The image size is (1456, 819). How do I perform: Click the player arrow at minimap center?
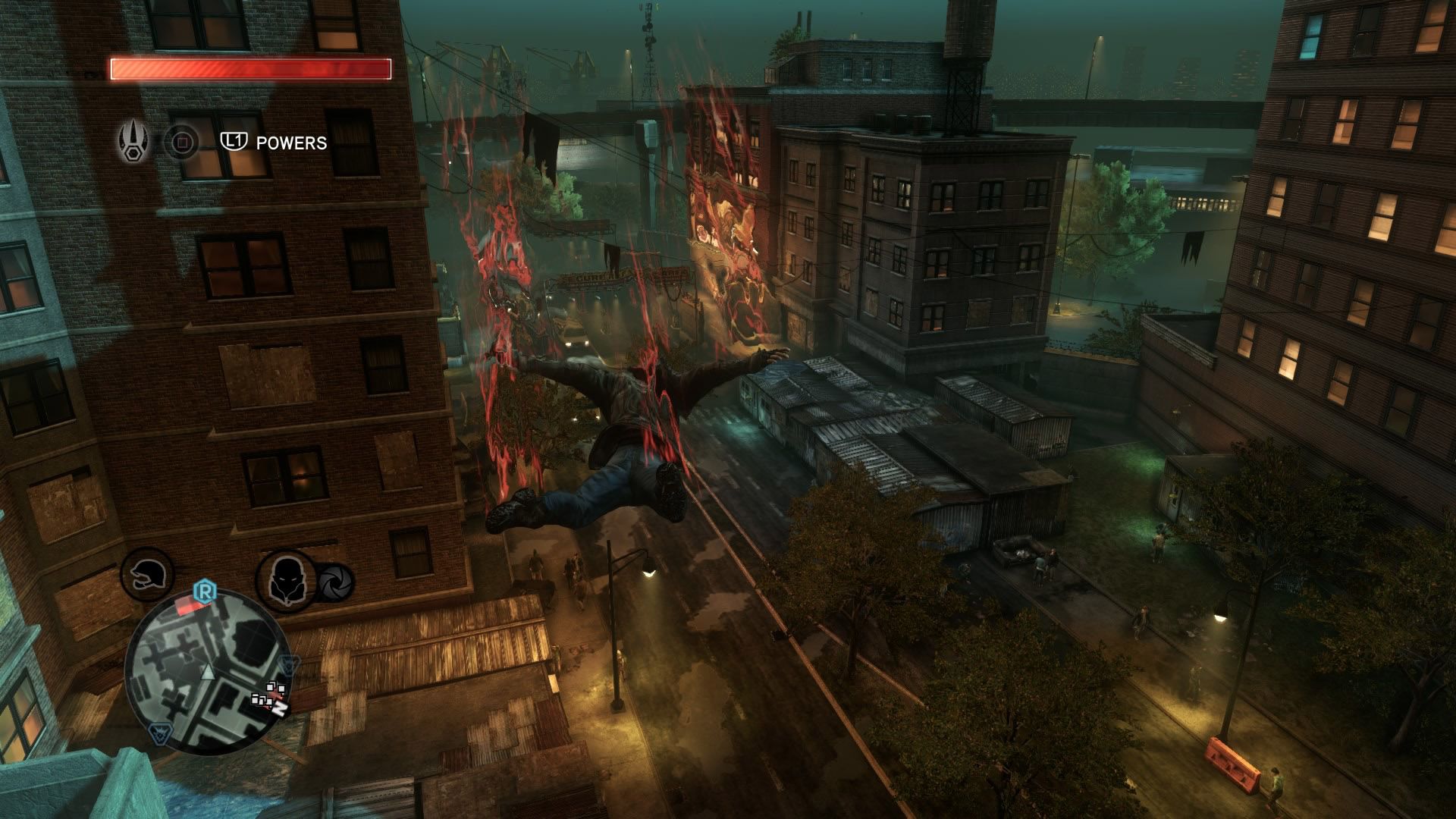pyautogui.click(x=208, y=673)
